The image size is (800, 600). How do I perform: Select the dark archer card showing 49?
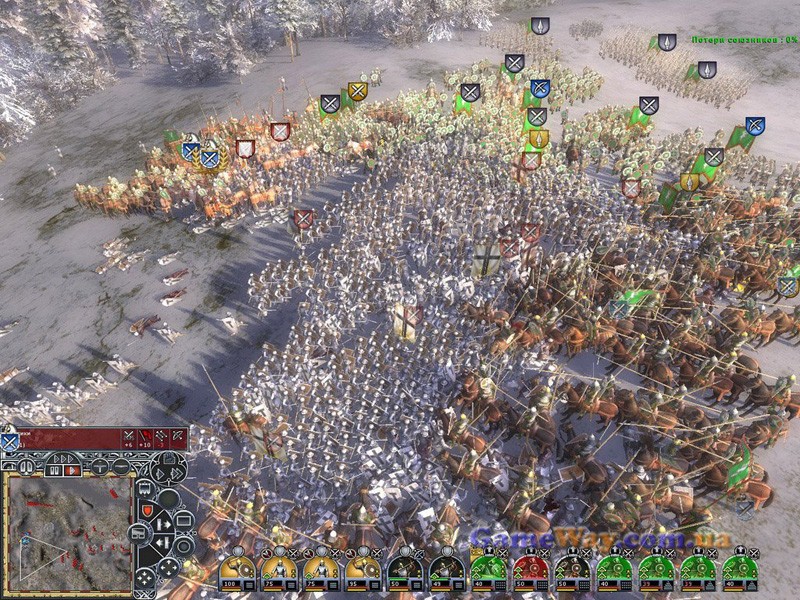coord(445,573)
